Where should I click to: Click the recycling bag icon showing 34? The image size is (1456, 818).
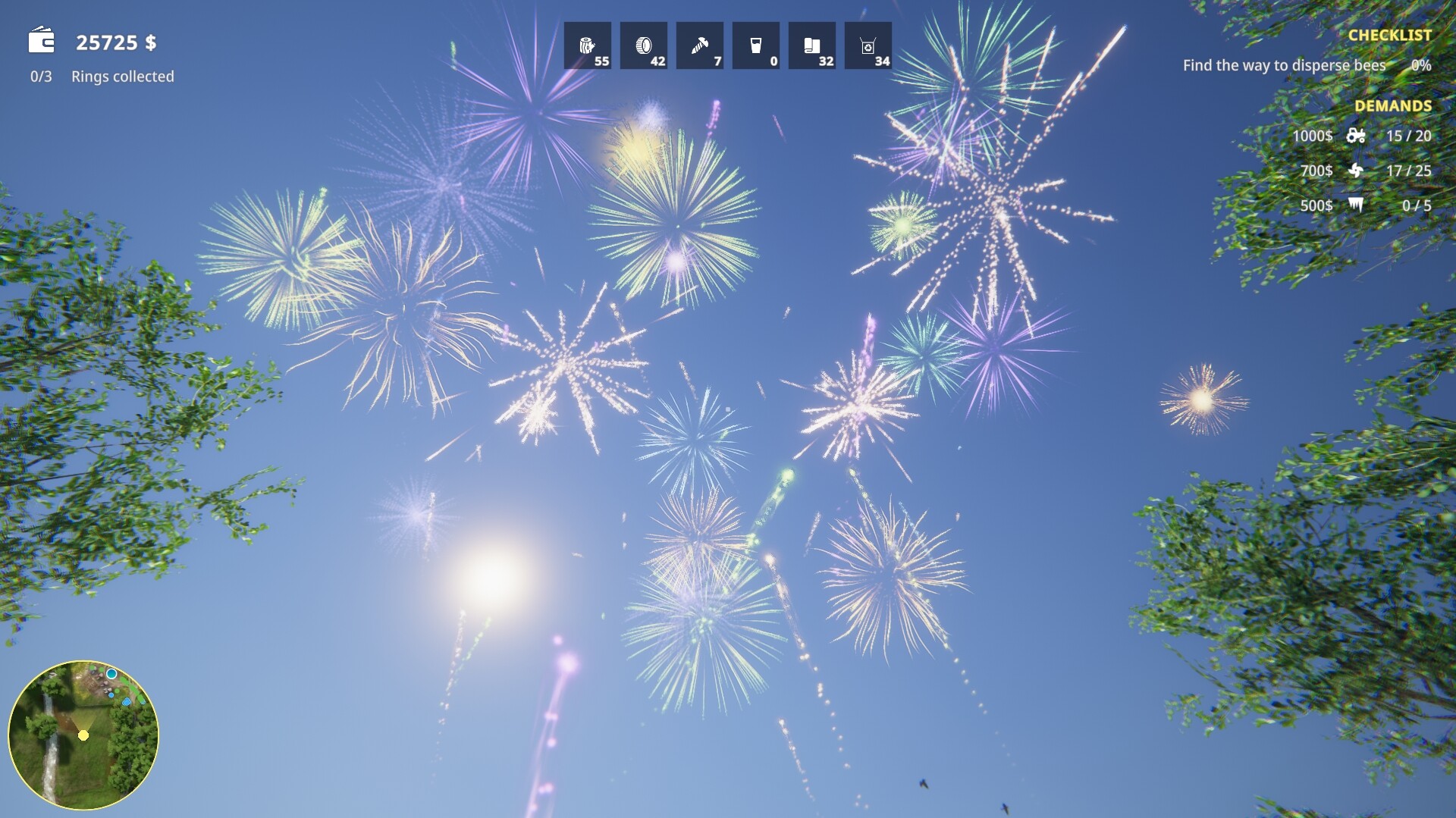tap(868, 45)
